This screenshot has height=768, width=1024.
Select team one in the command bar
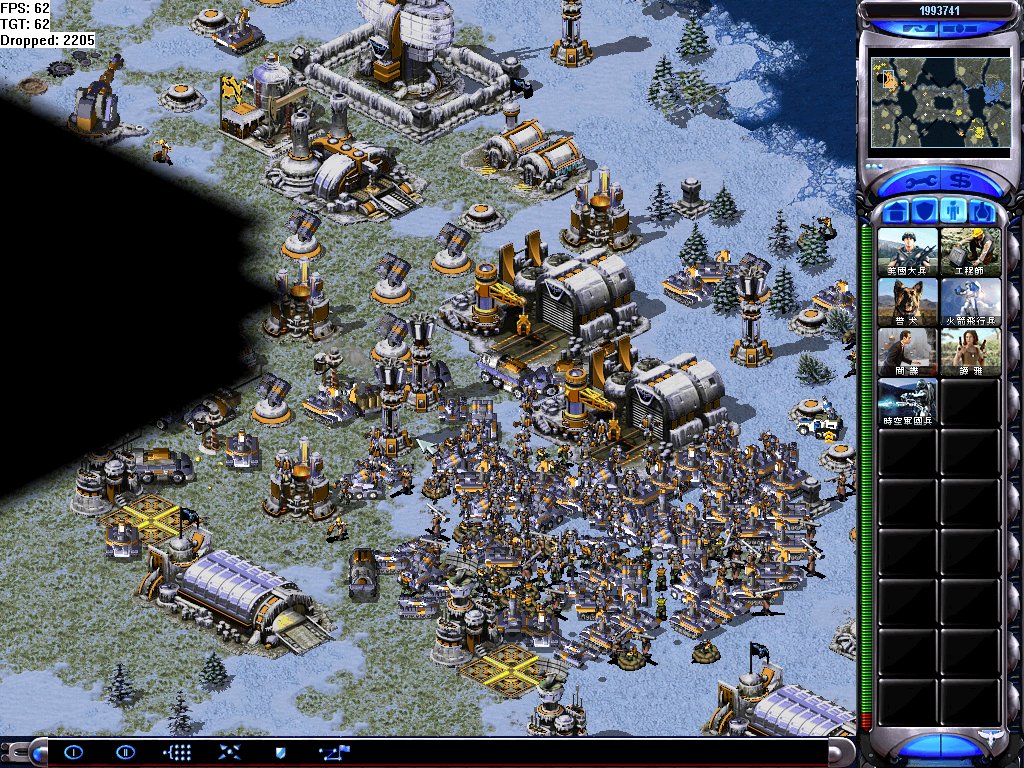pos(73,752)
